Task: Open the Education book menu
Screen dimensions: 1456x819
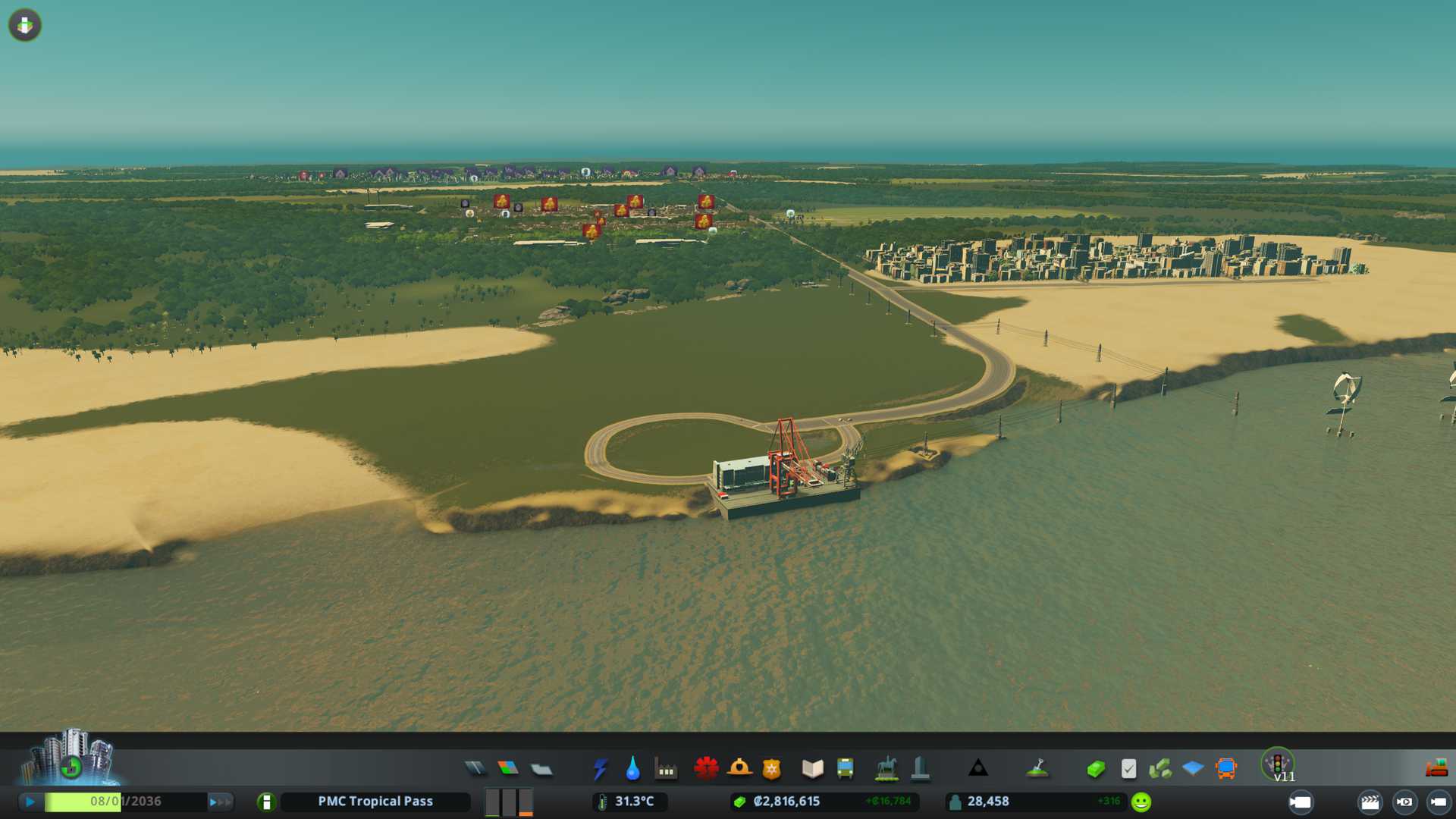Action: click(x=812, y=769)
